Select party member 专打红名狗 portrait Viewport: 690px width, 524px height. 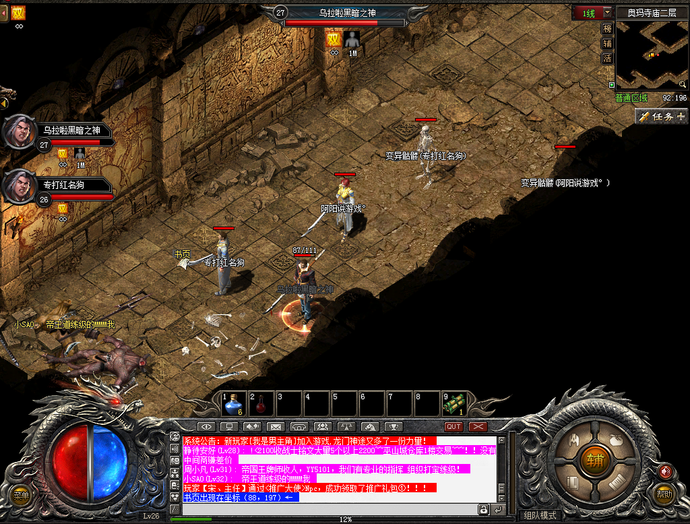tap(18, 186)
